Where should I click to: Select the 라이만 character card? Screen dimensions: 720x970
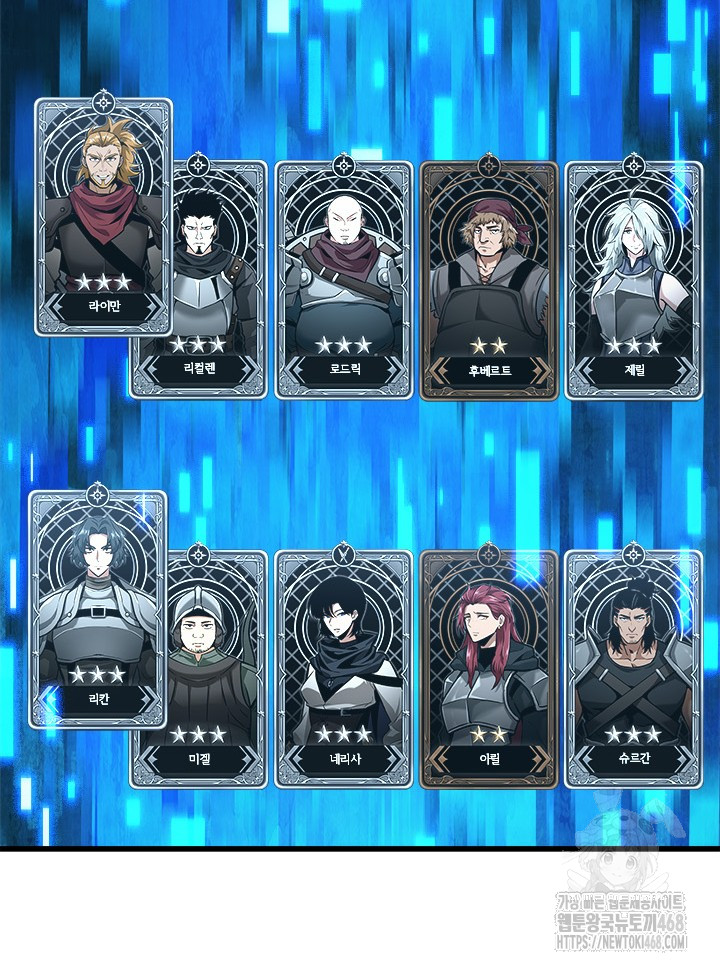[x=103, y=217]
